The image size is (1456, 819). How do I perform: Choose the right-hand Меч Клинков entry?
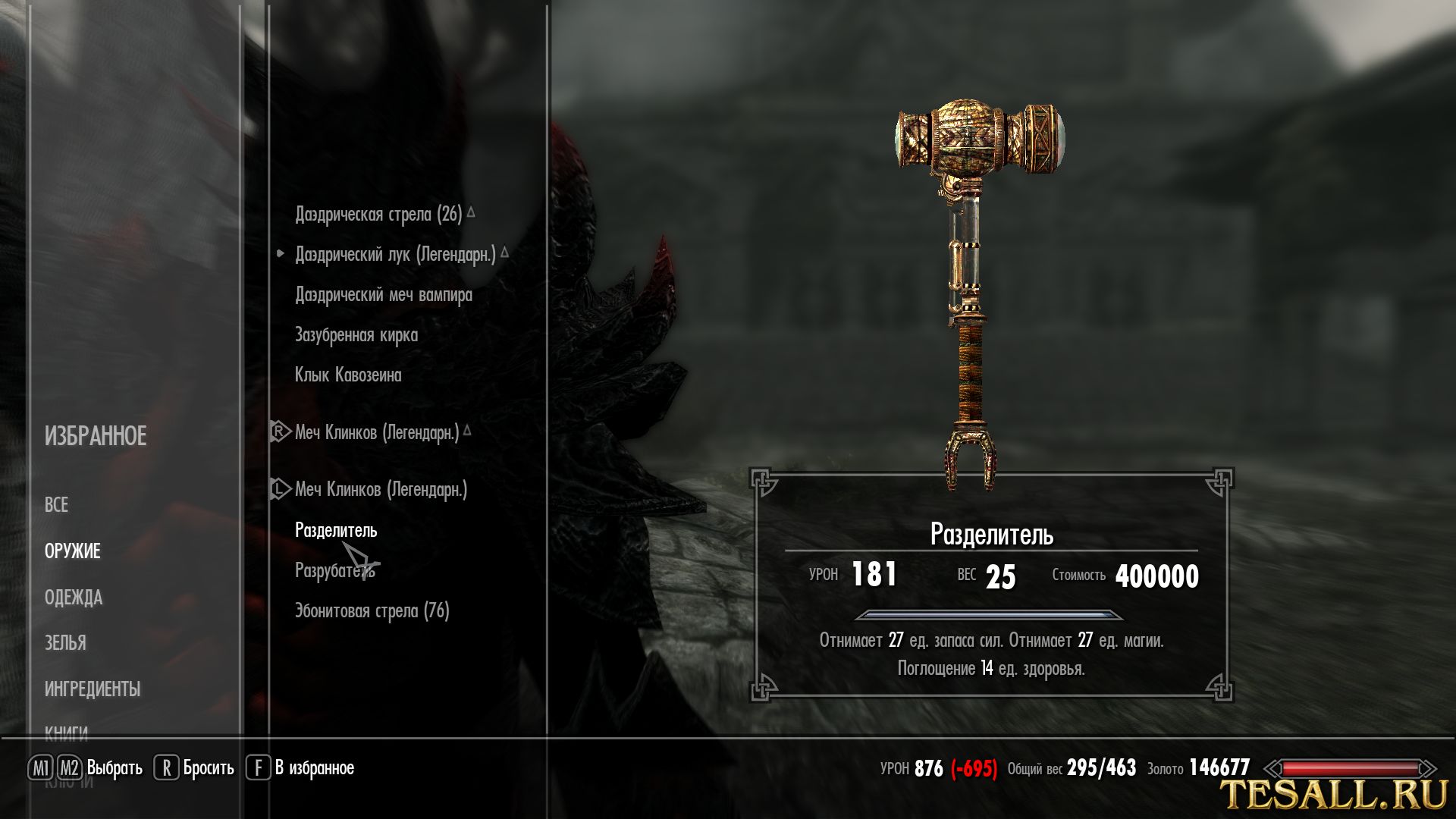[x=377, y=433]
